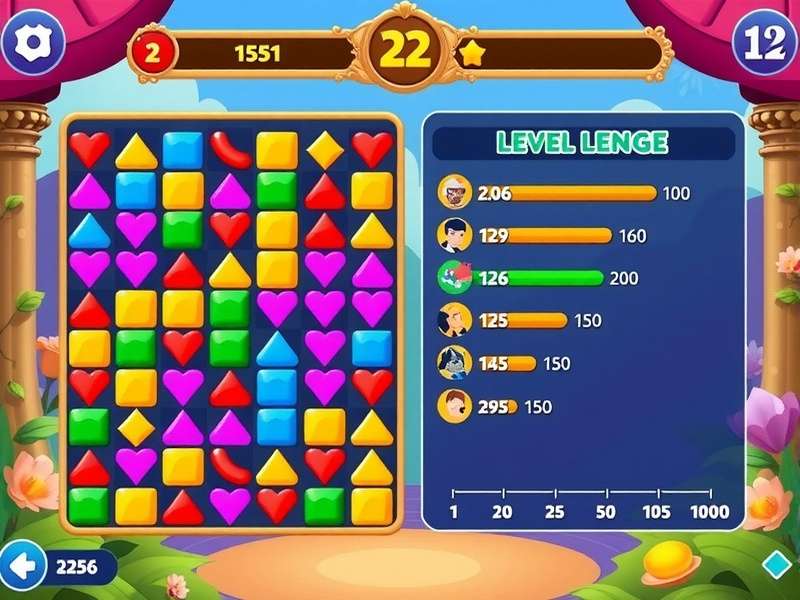Tap the yellow square tile in board's bottom-right corner
Screen dimensions: 800x600
point(372,505)
